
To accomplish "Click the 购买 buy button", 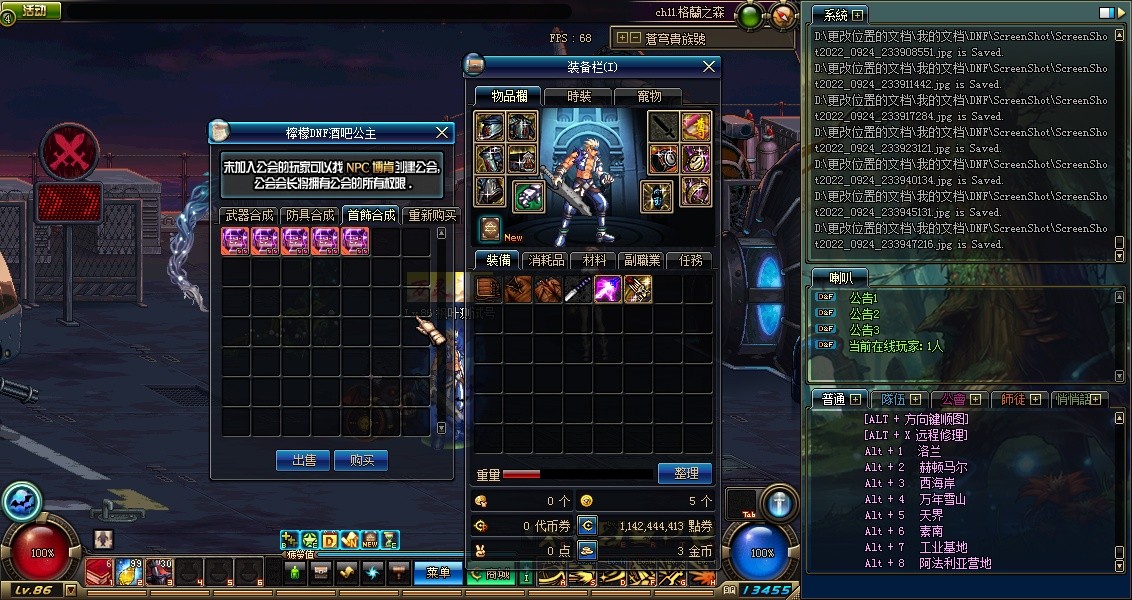I will pyautogui.click(x=360, y=460).
